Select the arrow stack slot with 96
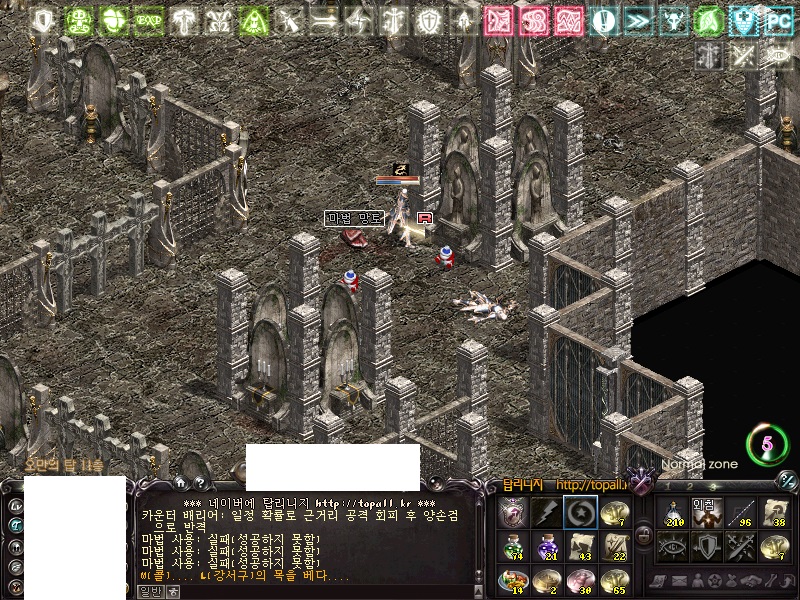The height and width of the screenshot is (600, 800). pyautogui.click(x=739, y=512)
